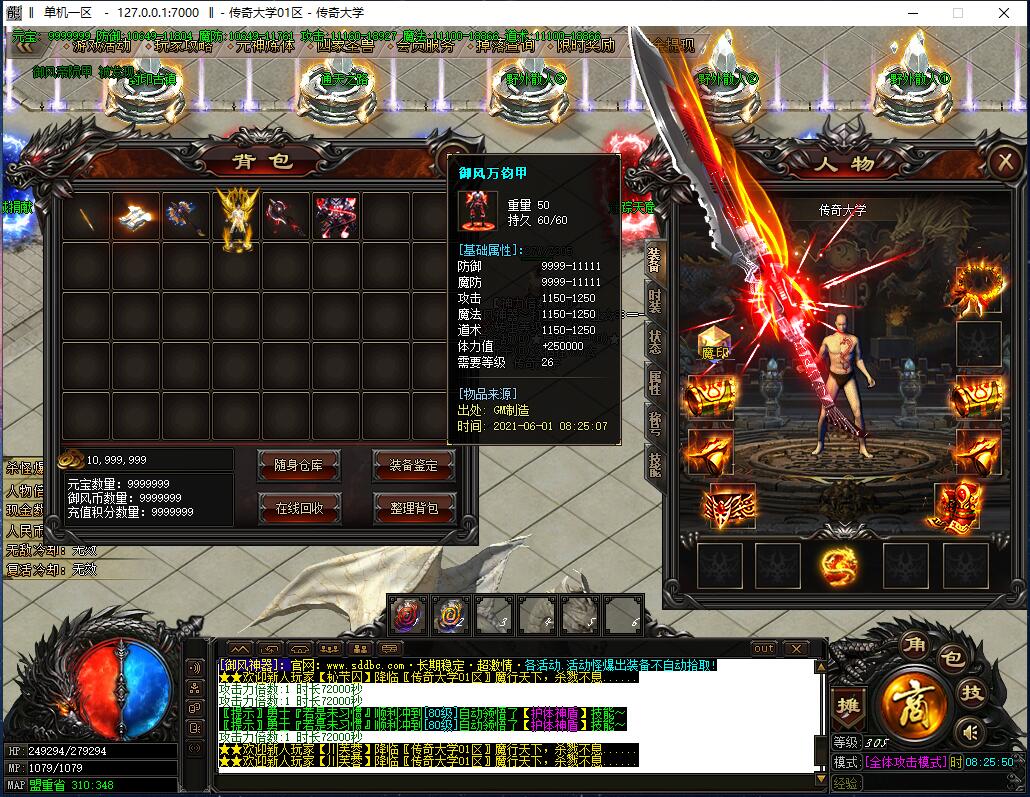Image resolution: width=1030 pixels, height=797 pixels.
Task: Click the round 角 character button
Action: pyautogui.click(x=913, y=643)
